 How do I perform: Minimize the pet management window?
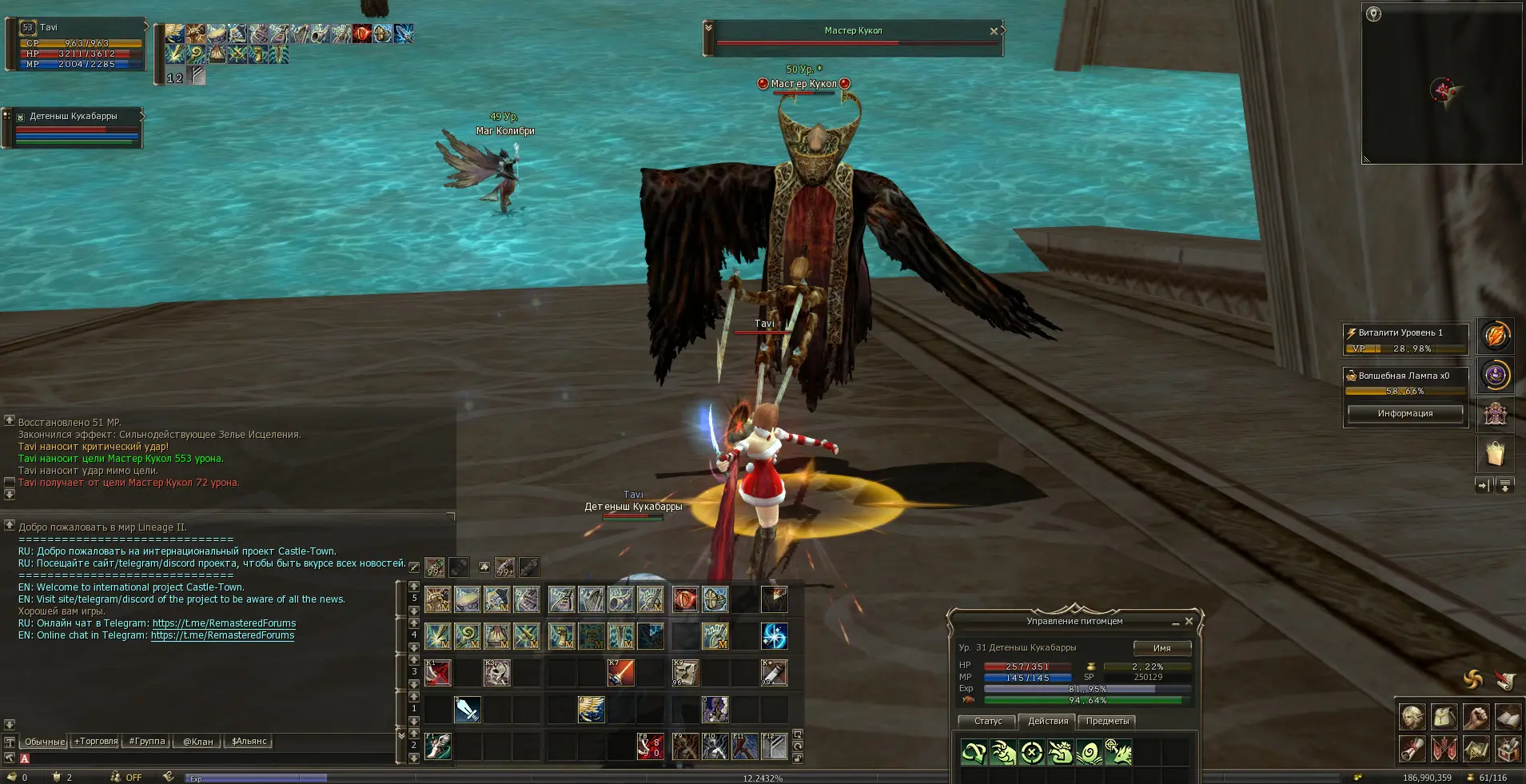coord(1176,622)
